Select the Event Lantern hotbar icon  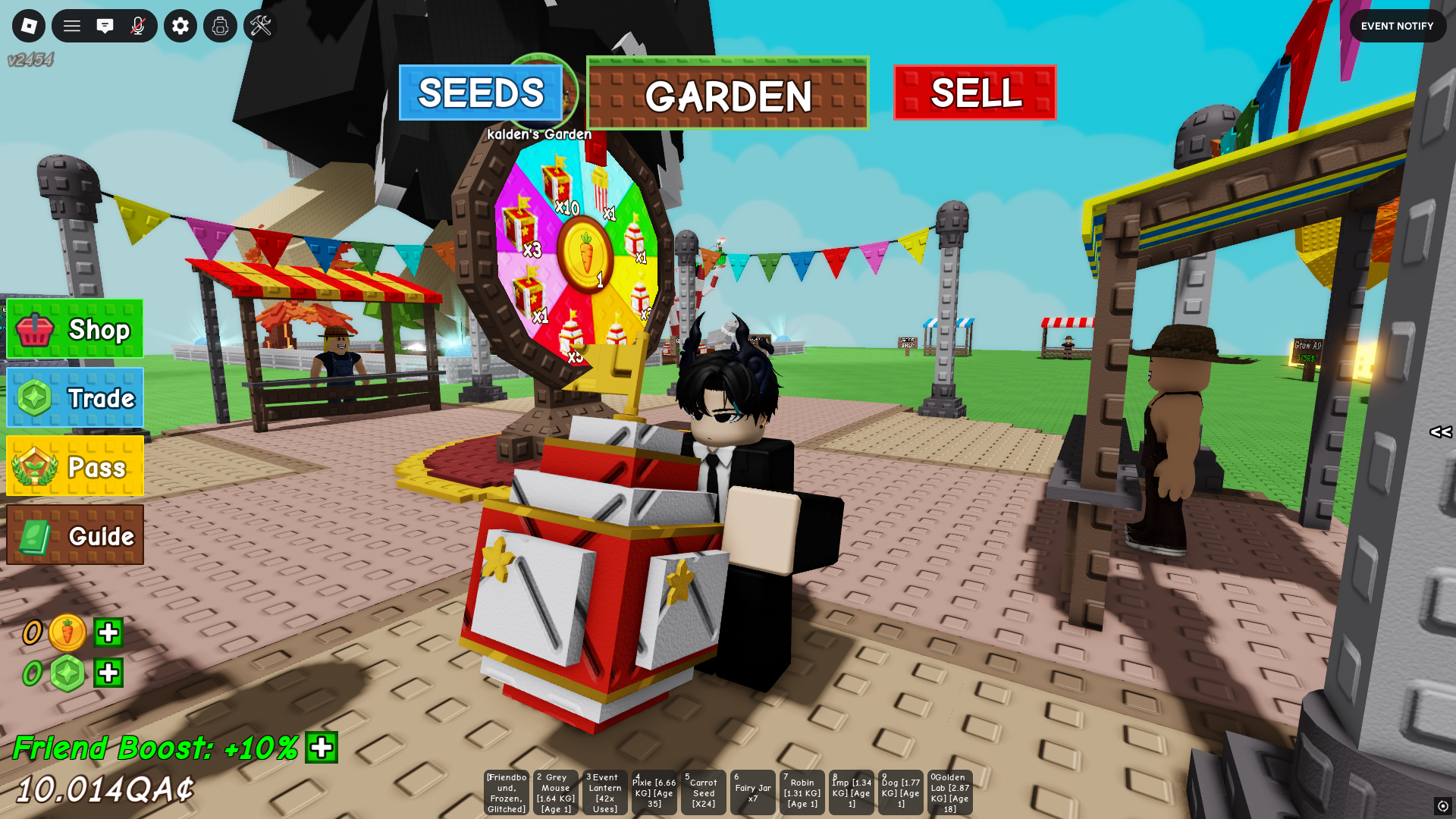[604, 792]
